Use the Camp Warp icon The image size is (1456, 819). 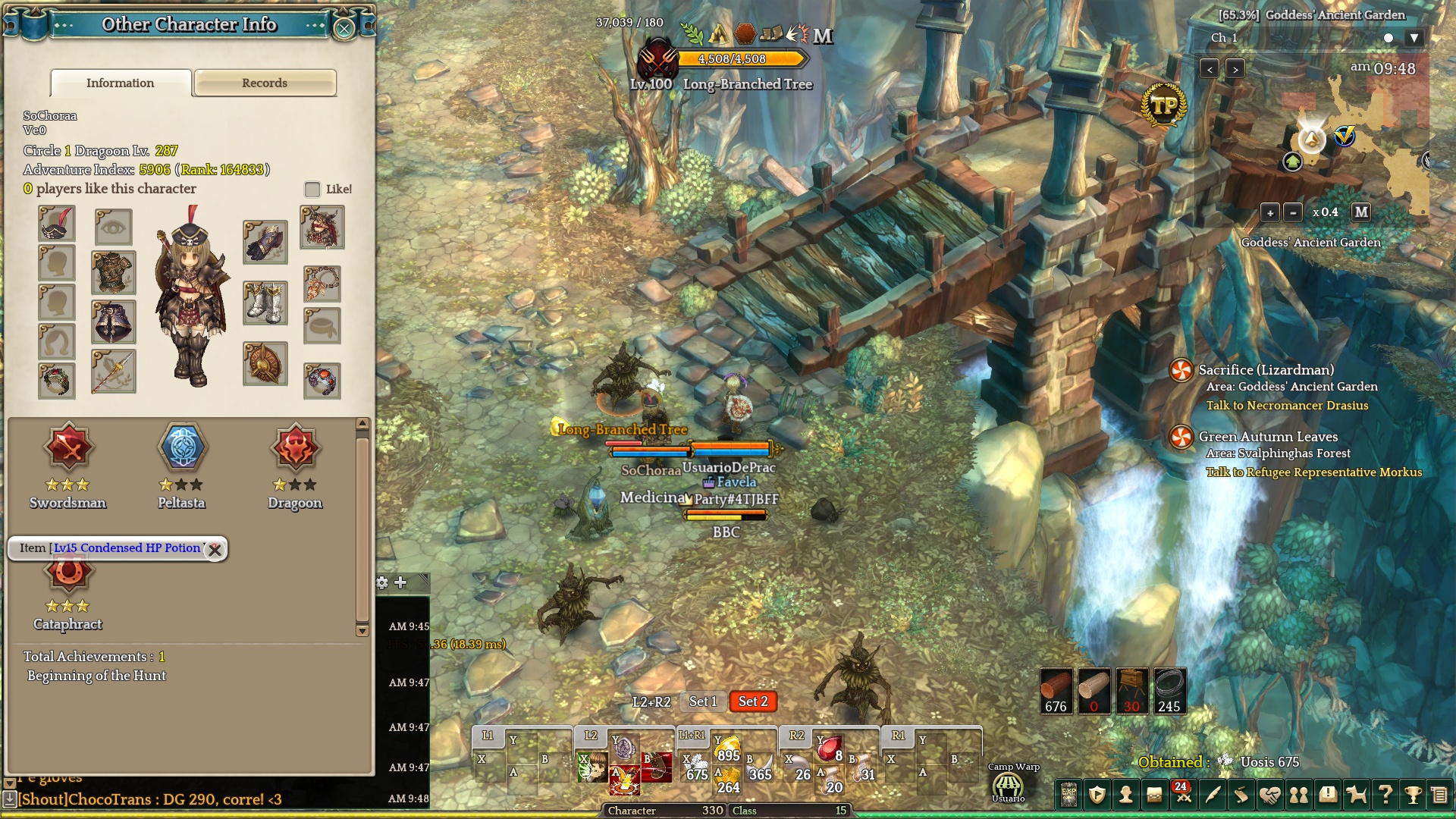coord(1008,786)
